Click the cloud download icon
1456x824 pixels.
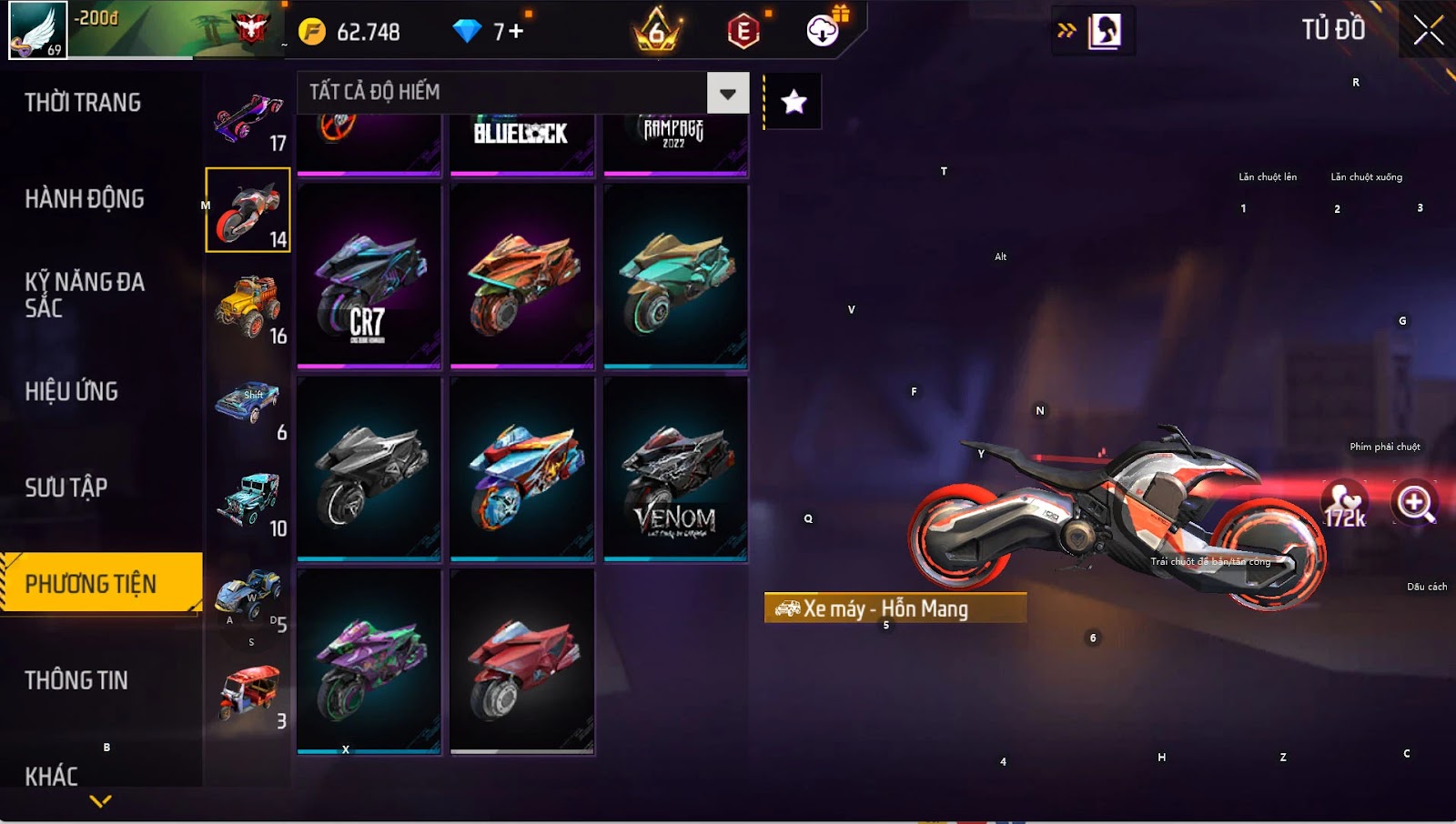(823, 32)
